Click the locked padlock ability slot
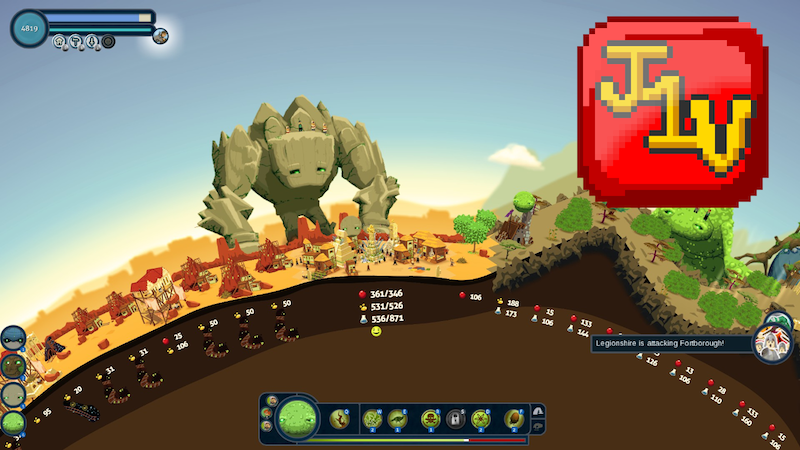Viewport: 800px width, 450px height. click(x=456, y=418)
